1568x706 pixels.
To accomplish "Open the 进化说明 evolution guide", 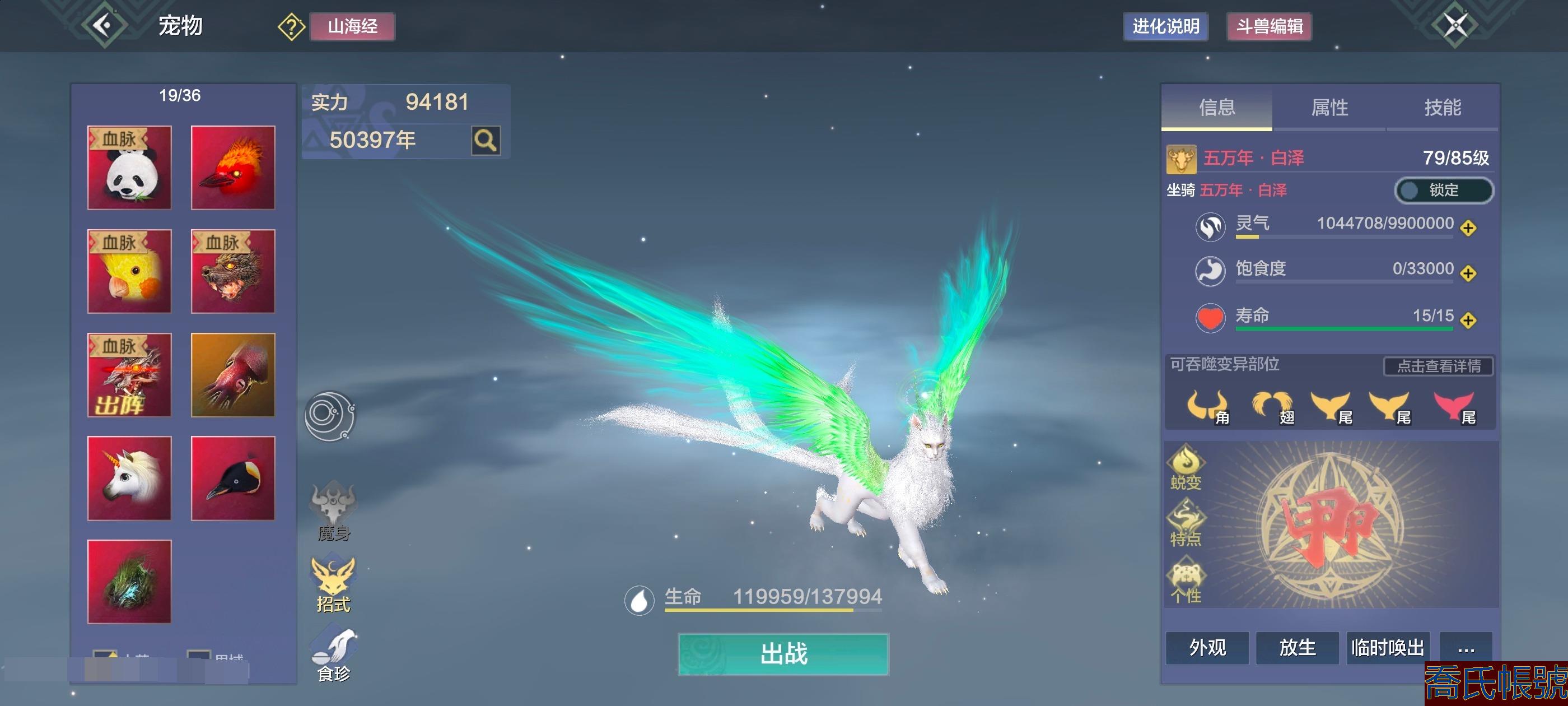I will 1165,26.
